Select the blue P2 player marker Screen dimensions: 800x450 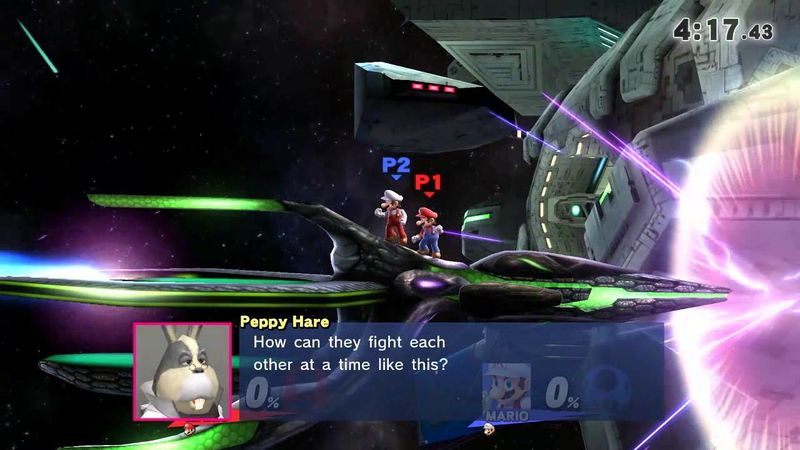pos(396,165)
